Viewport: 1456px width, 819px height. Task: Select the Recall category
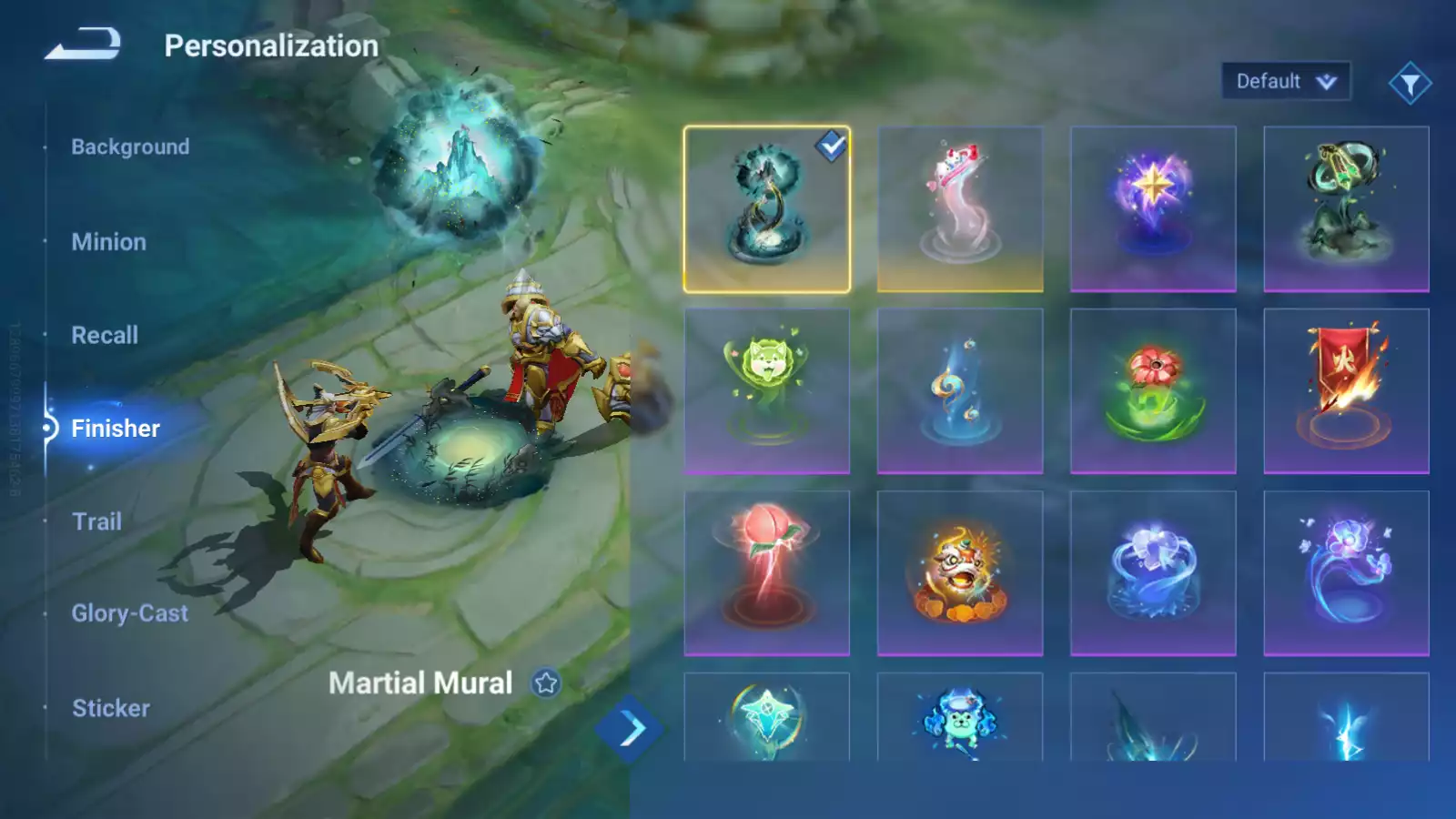tap(105, 335)
